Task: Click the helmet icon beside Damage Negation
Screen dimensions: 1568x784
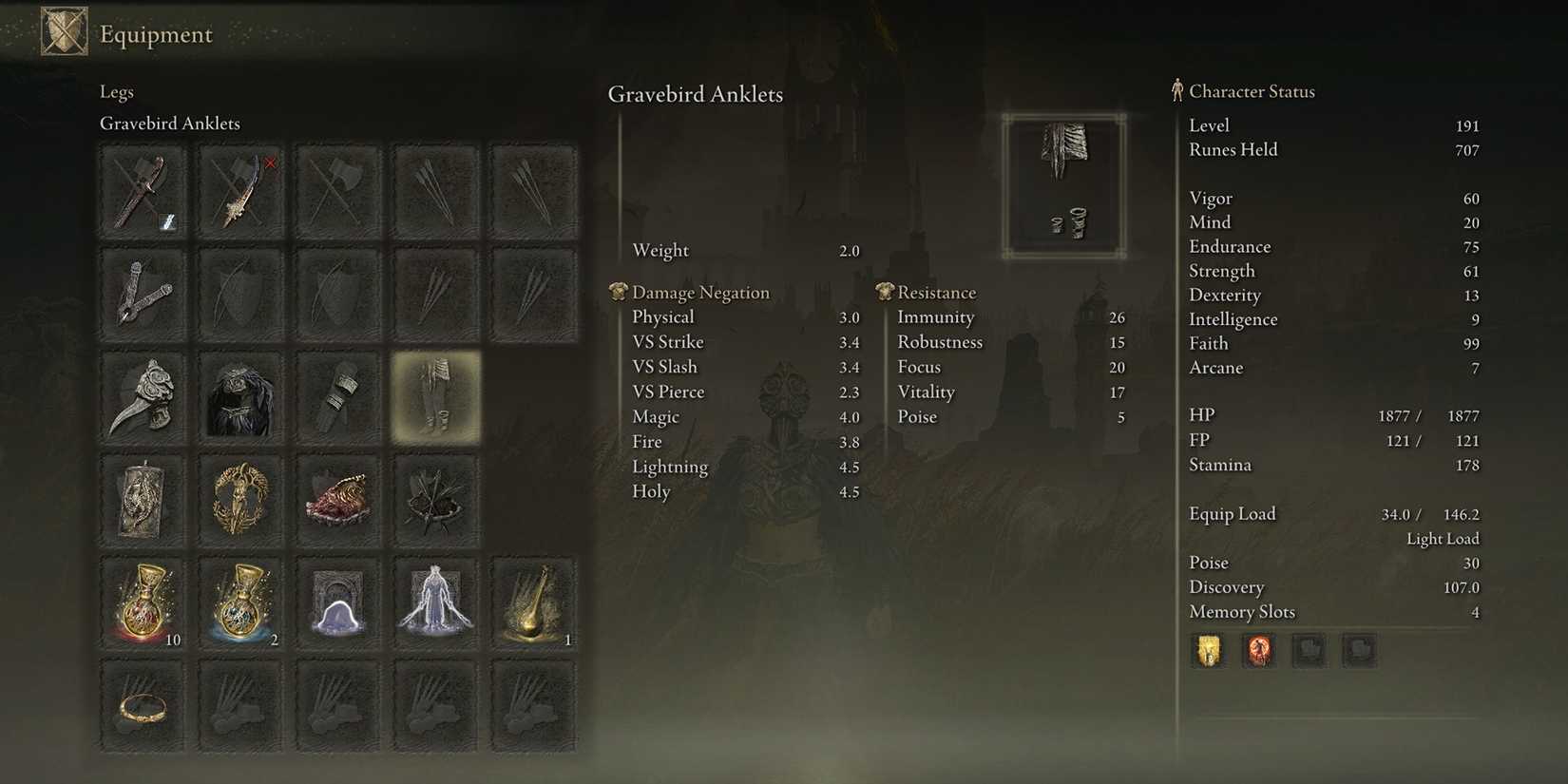Action: 619,292
